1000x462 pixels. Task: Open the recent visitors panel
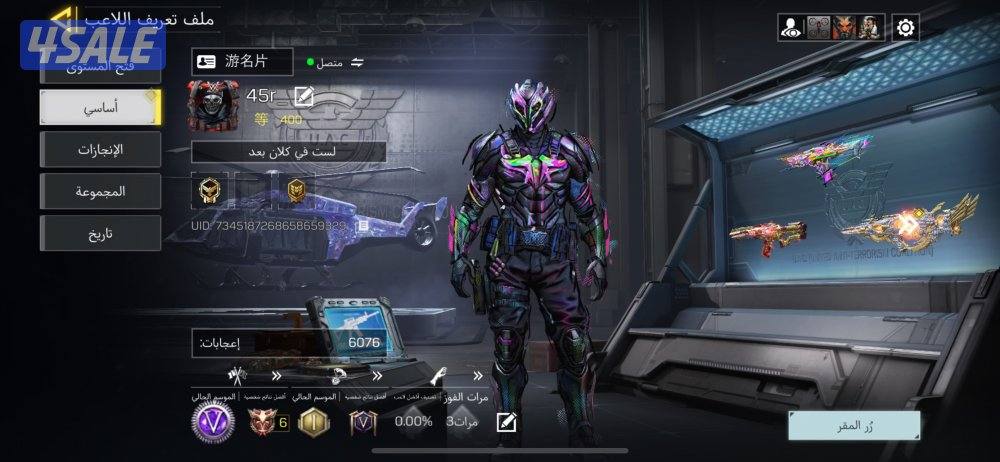[x=791, y=28]
